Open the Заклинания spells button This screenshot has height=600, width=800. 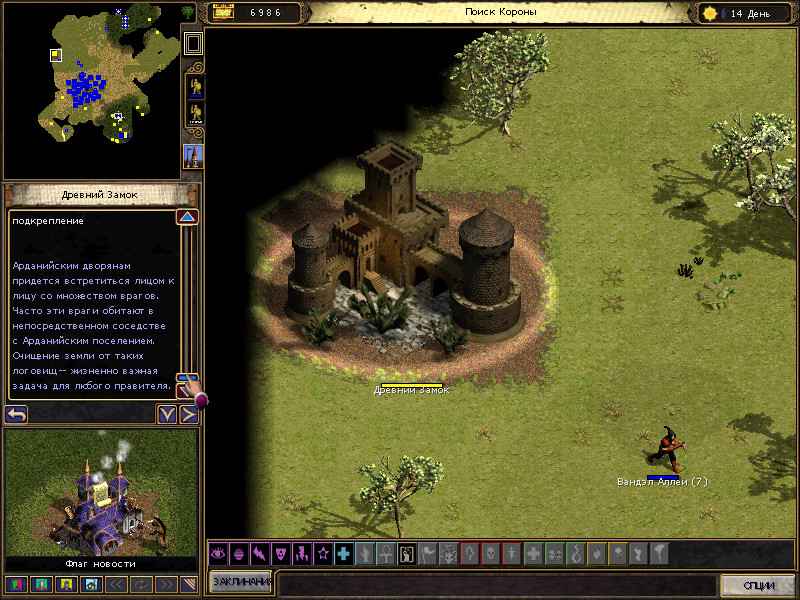point(240,584)
